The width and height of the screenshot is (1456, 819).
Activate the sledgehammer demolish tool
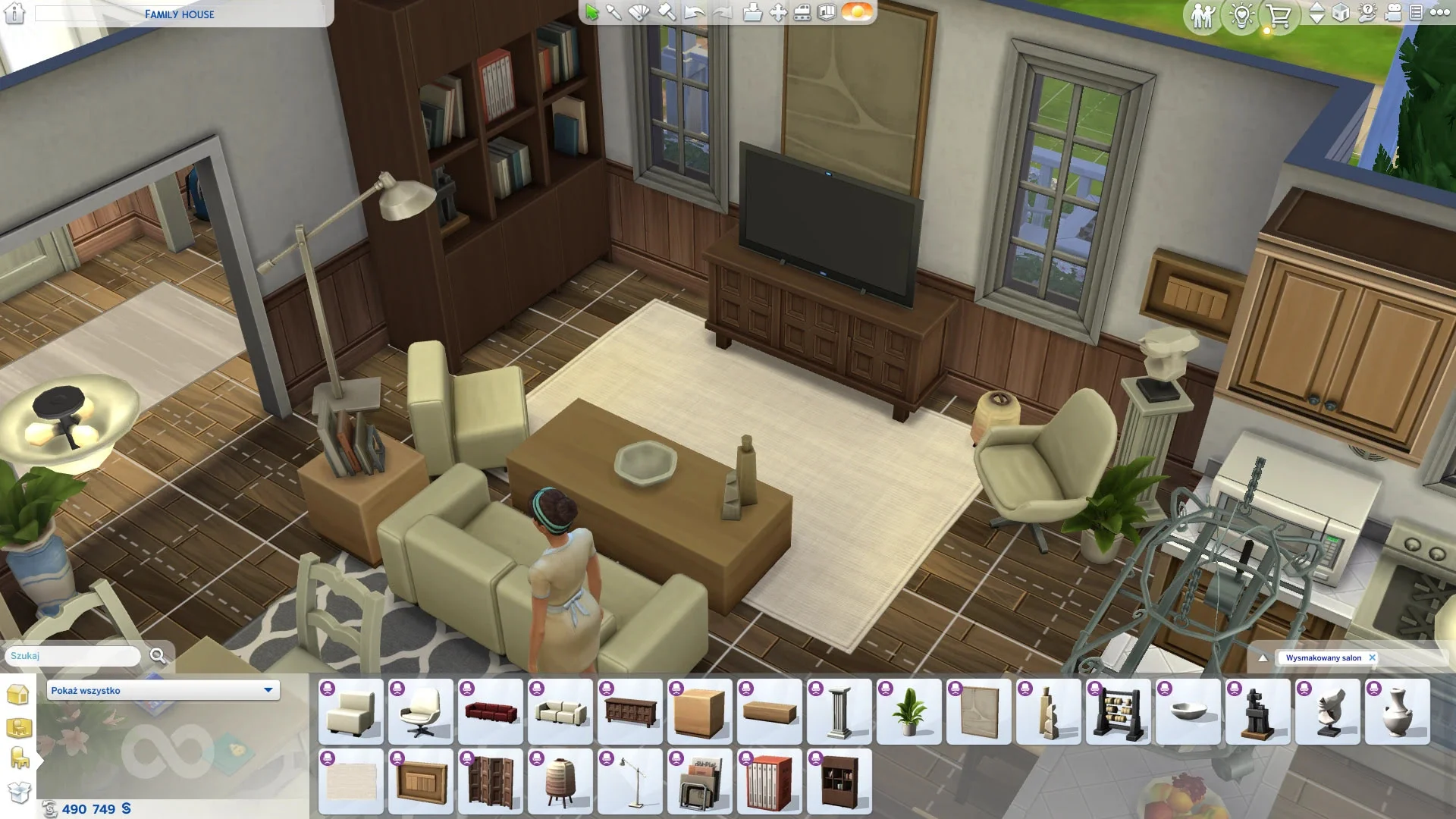[667, 13]
